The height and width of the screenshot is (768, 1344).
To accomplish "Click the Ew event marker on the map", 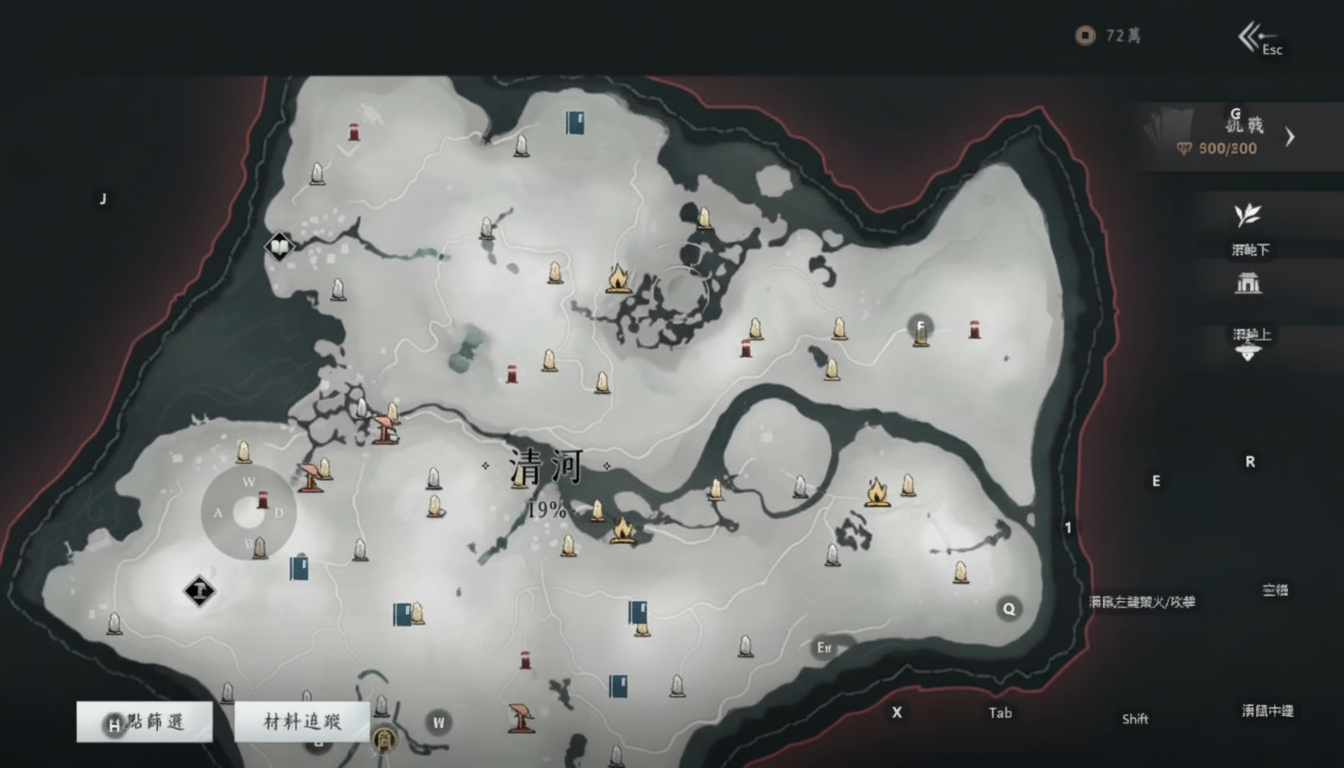I will (x=822, y=648).
